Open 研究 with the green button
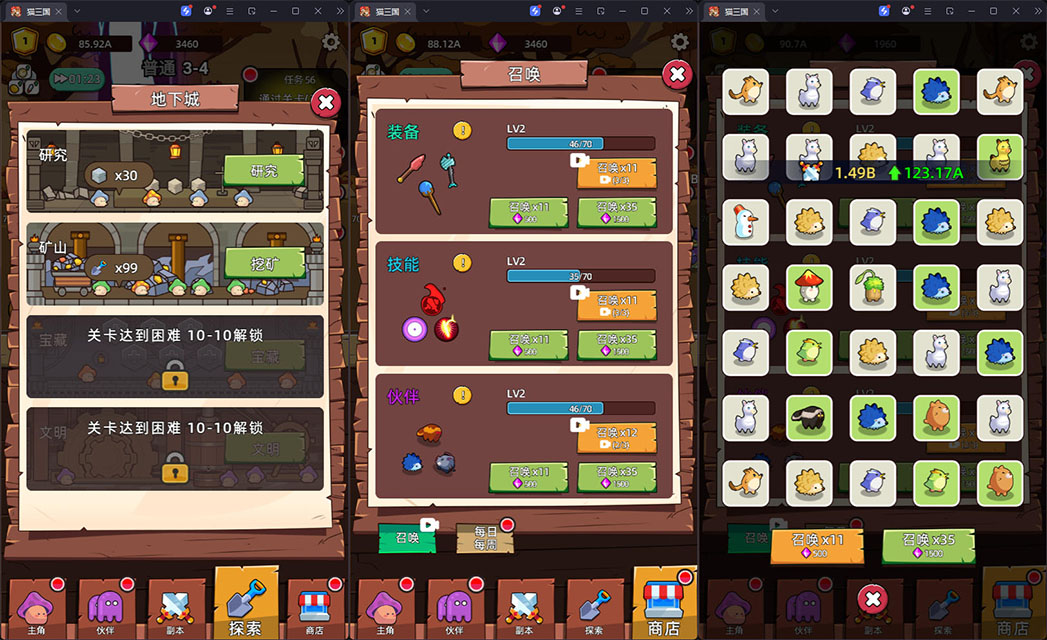Viewport: 1047px width, 640px height. point(263,171)
